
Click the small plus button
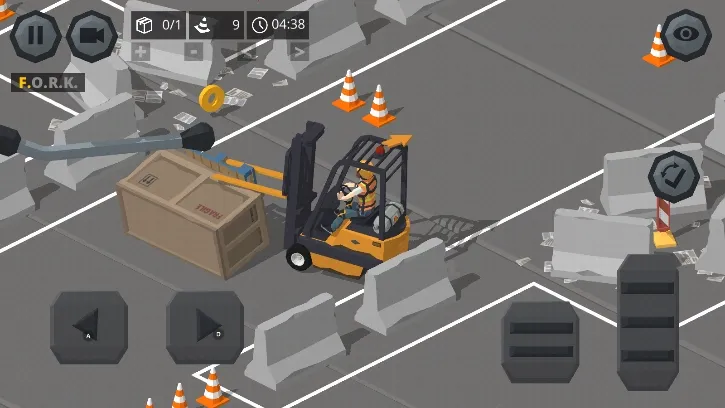tap(141, 51)
